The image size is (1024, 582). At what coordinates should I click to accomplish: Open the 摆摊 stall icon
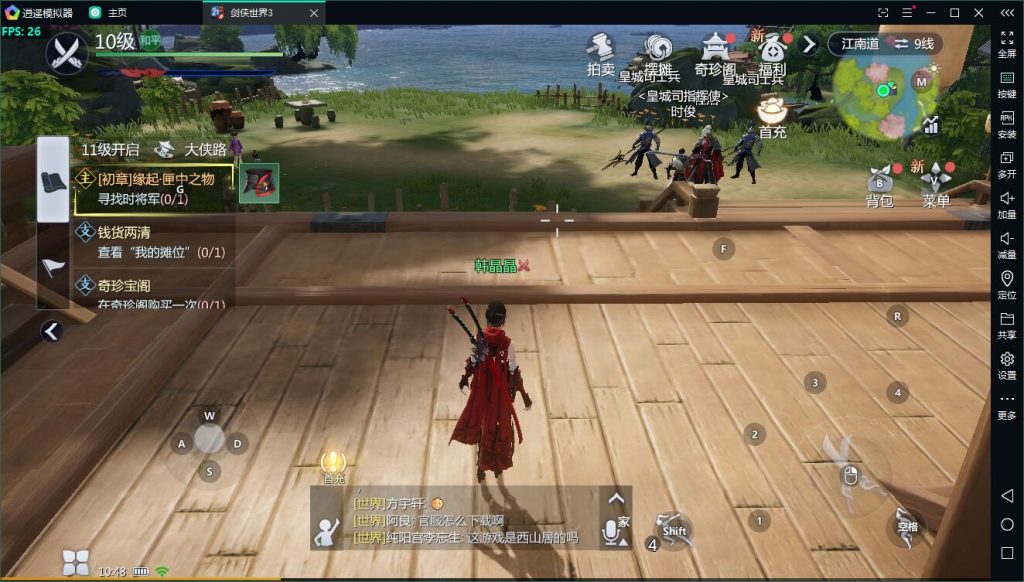click(x=658, y=52)
